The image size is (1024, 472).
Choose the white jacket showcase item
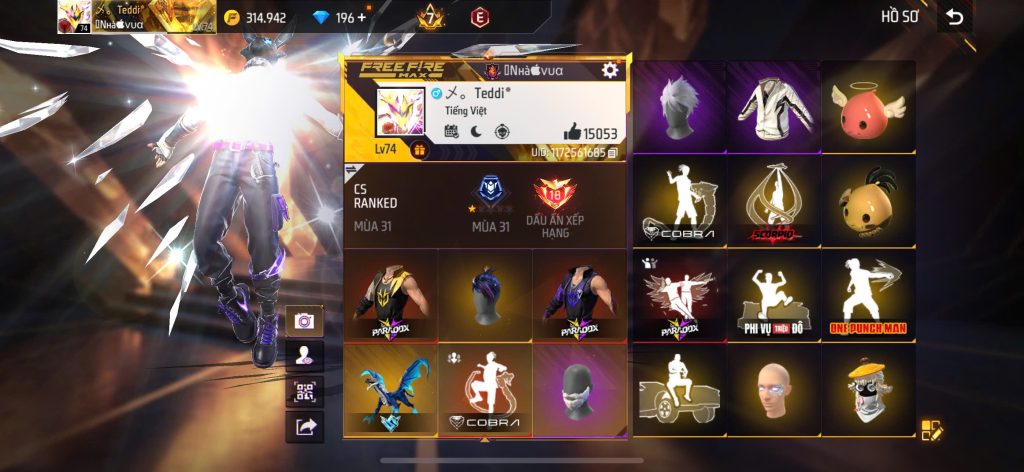773,106
